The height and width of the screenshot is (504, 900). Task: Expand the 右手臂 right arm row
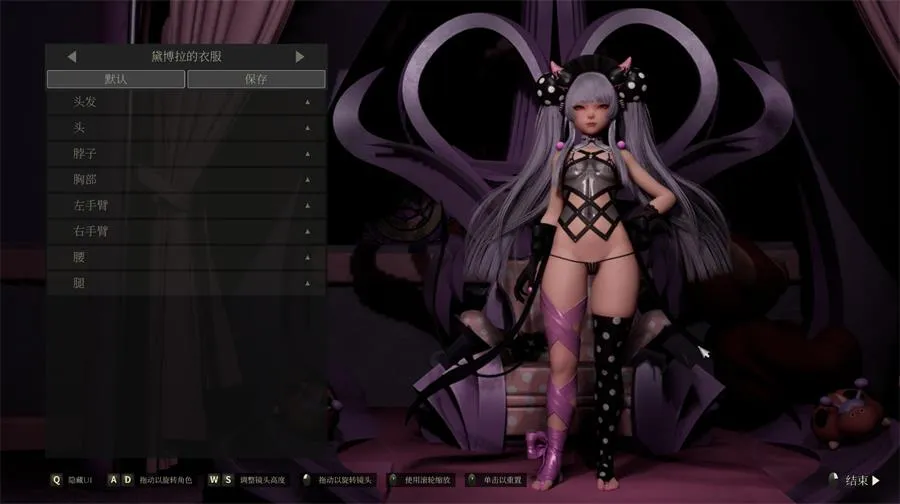[186, 231]
